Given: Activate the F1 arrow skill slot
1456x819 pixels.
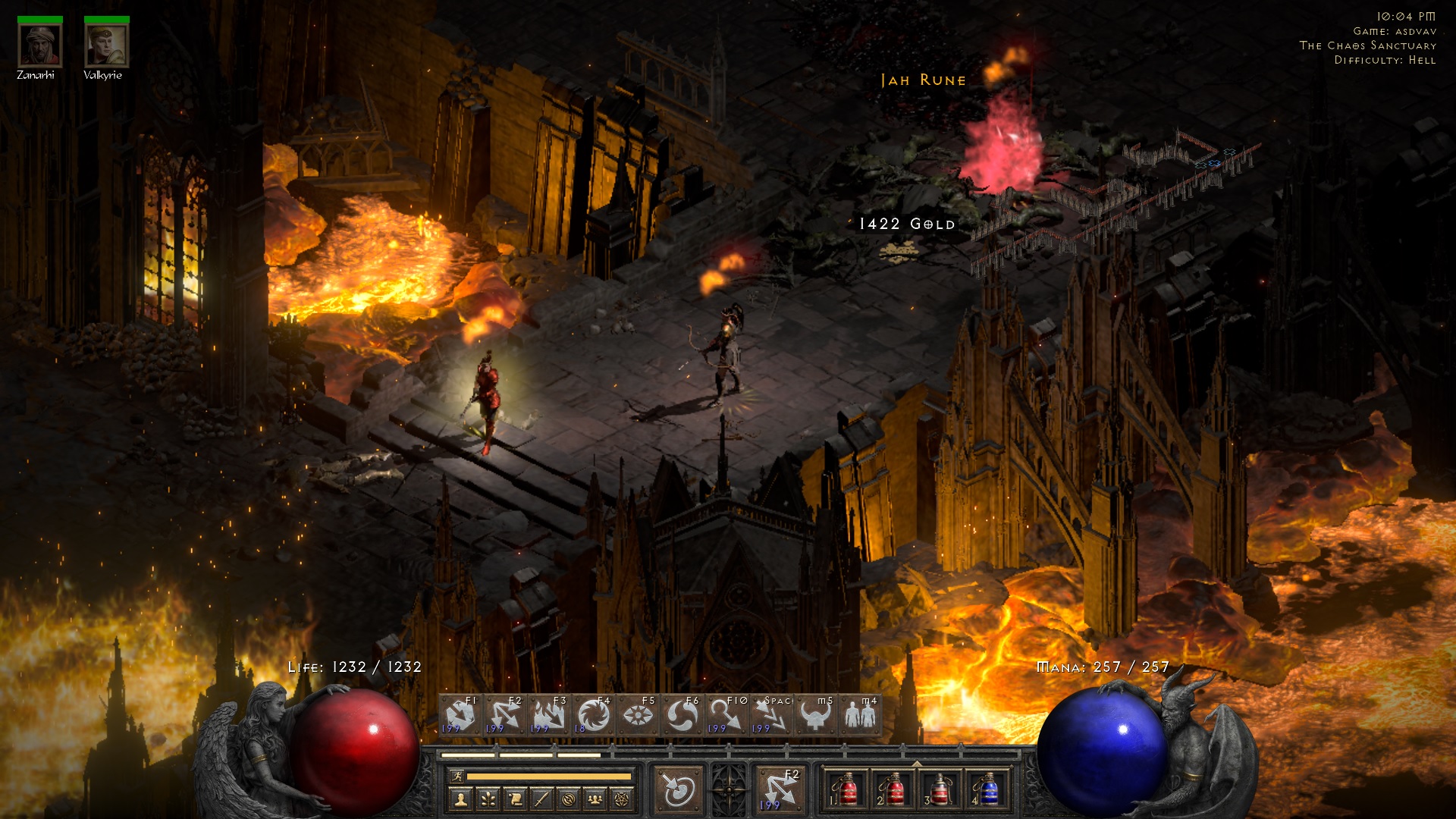Looking at the screenshot, I should [x=460, y=714].
